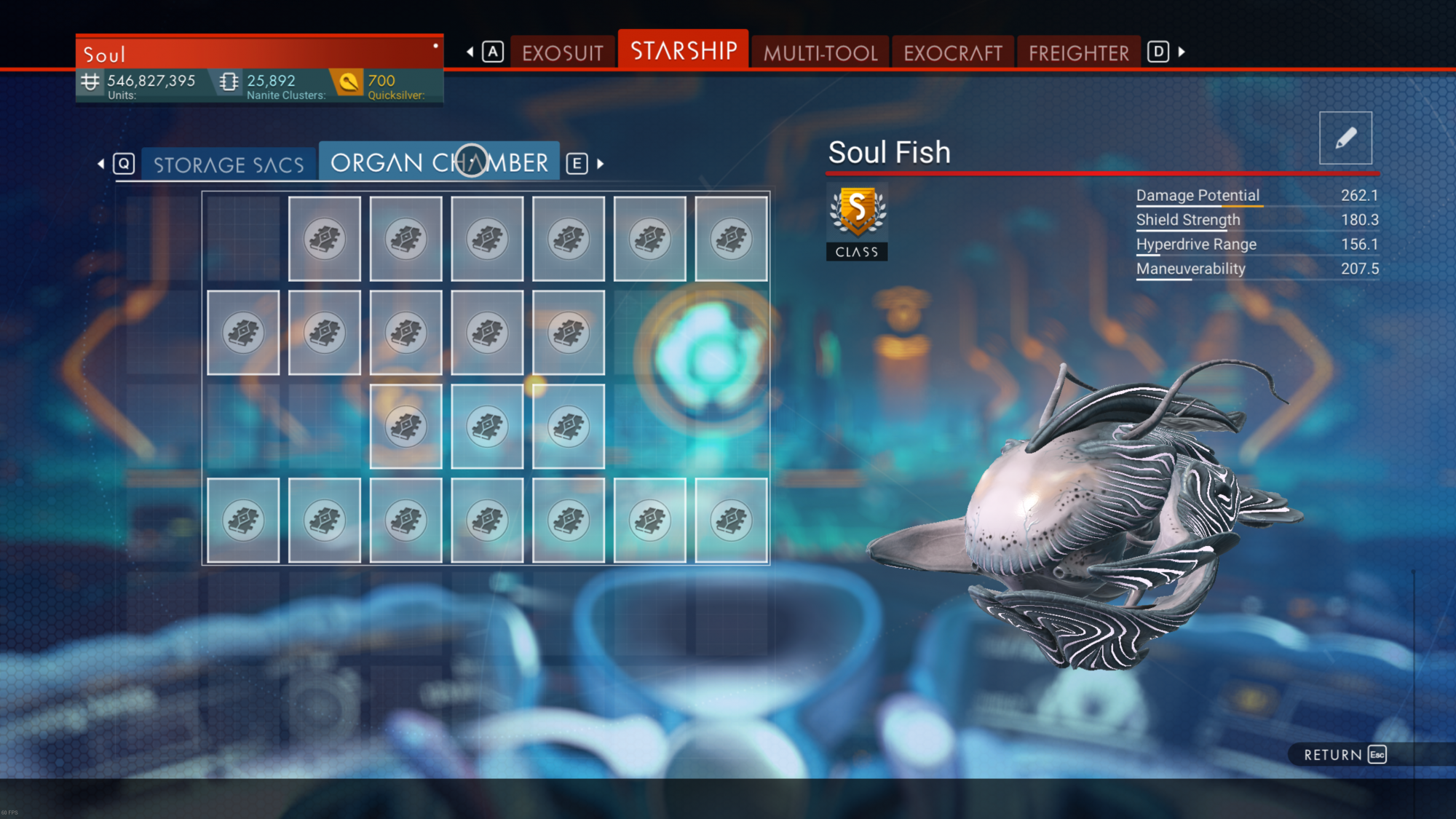The width and height of the screenshot is (1456, 819).
Task: Click the left arrow beside Storage Sacs
Action: [101, 164]
